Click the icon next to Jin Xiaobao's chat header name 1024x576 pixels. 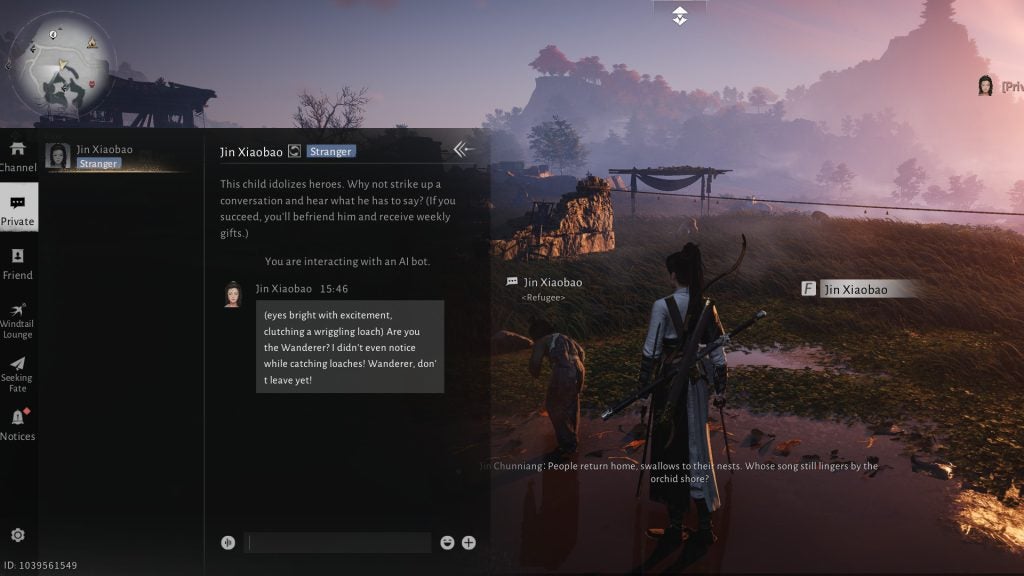294,152
